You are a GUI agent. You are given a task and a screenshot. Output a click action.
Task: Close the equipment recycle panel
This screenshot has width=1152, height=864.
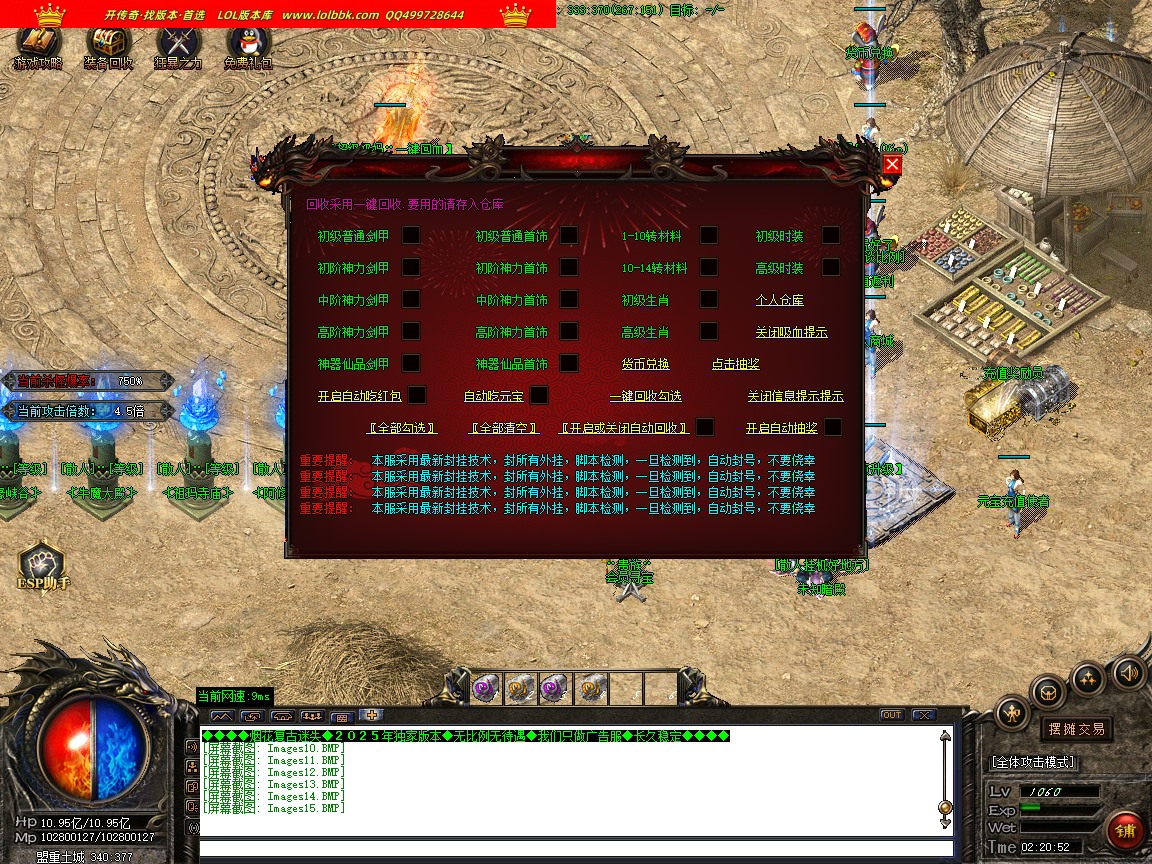click(892, 165)
